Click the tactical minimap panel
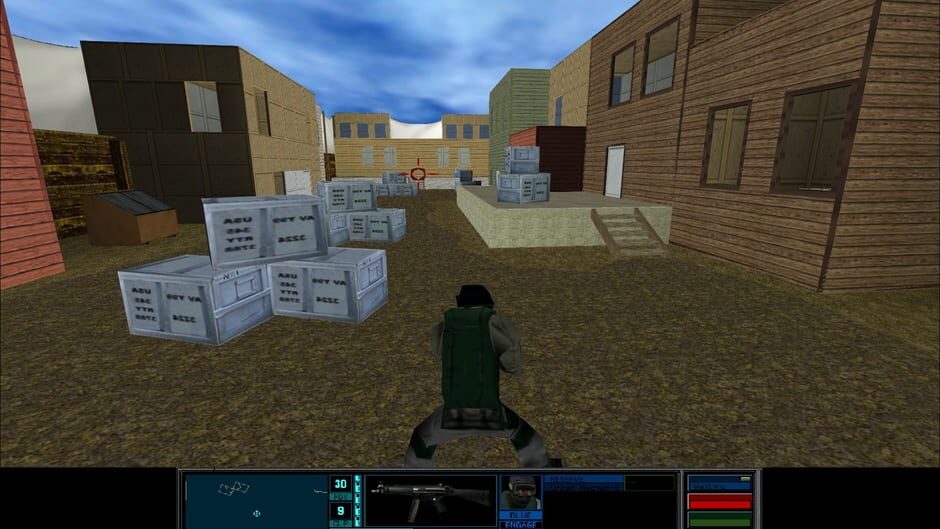The width and height of the screenshot is (940, 529). pyautogui.click(x=256, y=500)
